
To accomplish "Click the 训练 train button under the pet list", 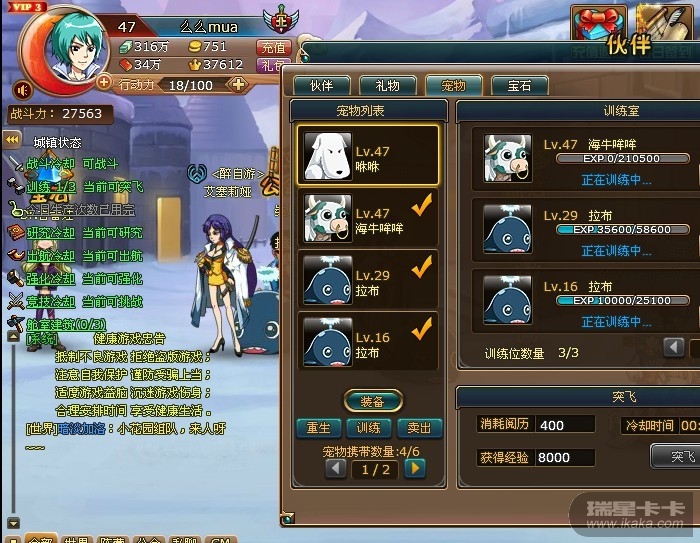I will 368,428.
